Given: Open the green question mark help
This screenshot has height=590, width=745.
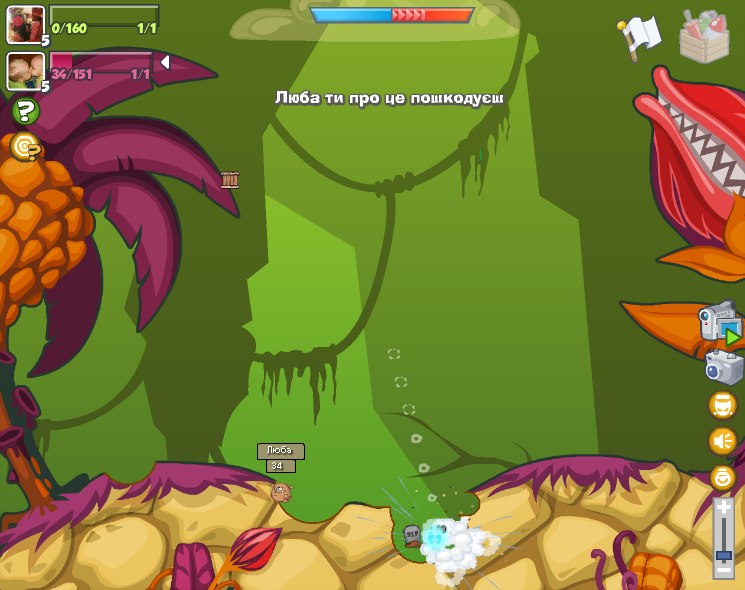Looking at the screenshot, I should (x=25, y=111).
